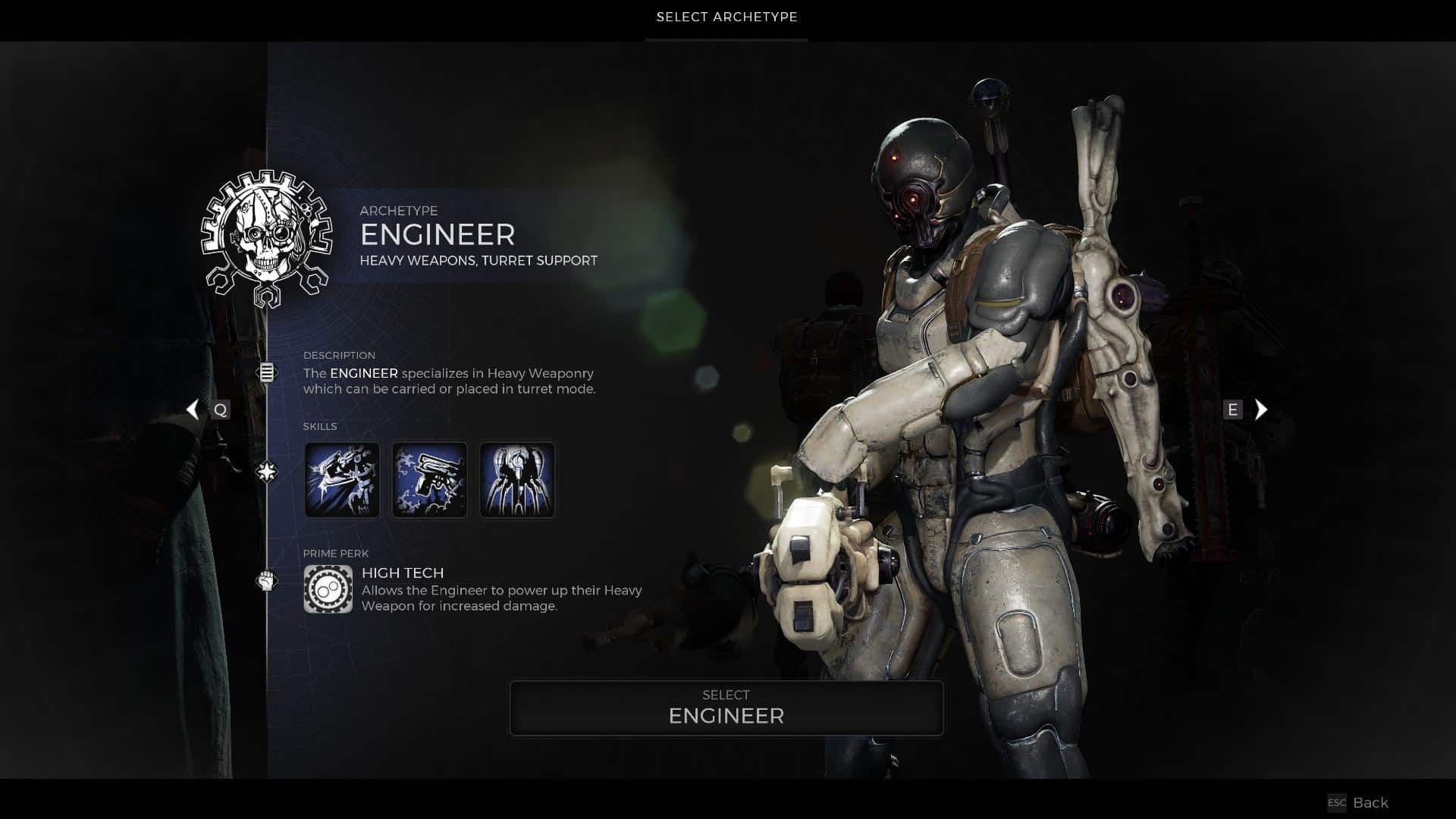
Task: View the middle heavy weapon skill icon
Action: (429, 479)
